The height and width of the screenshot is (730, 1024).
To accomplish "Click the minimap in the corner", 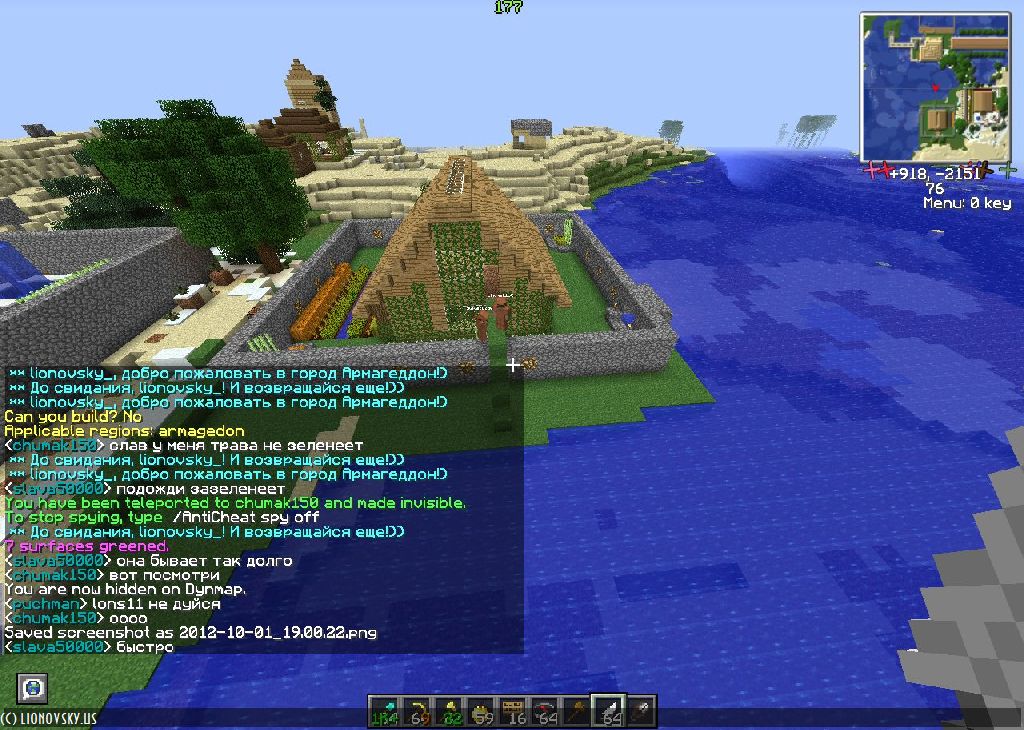I will [938, 87].
